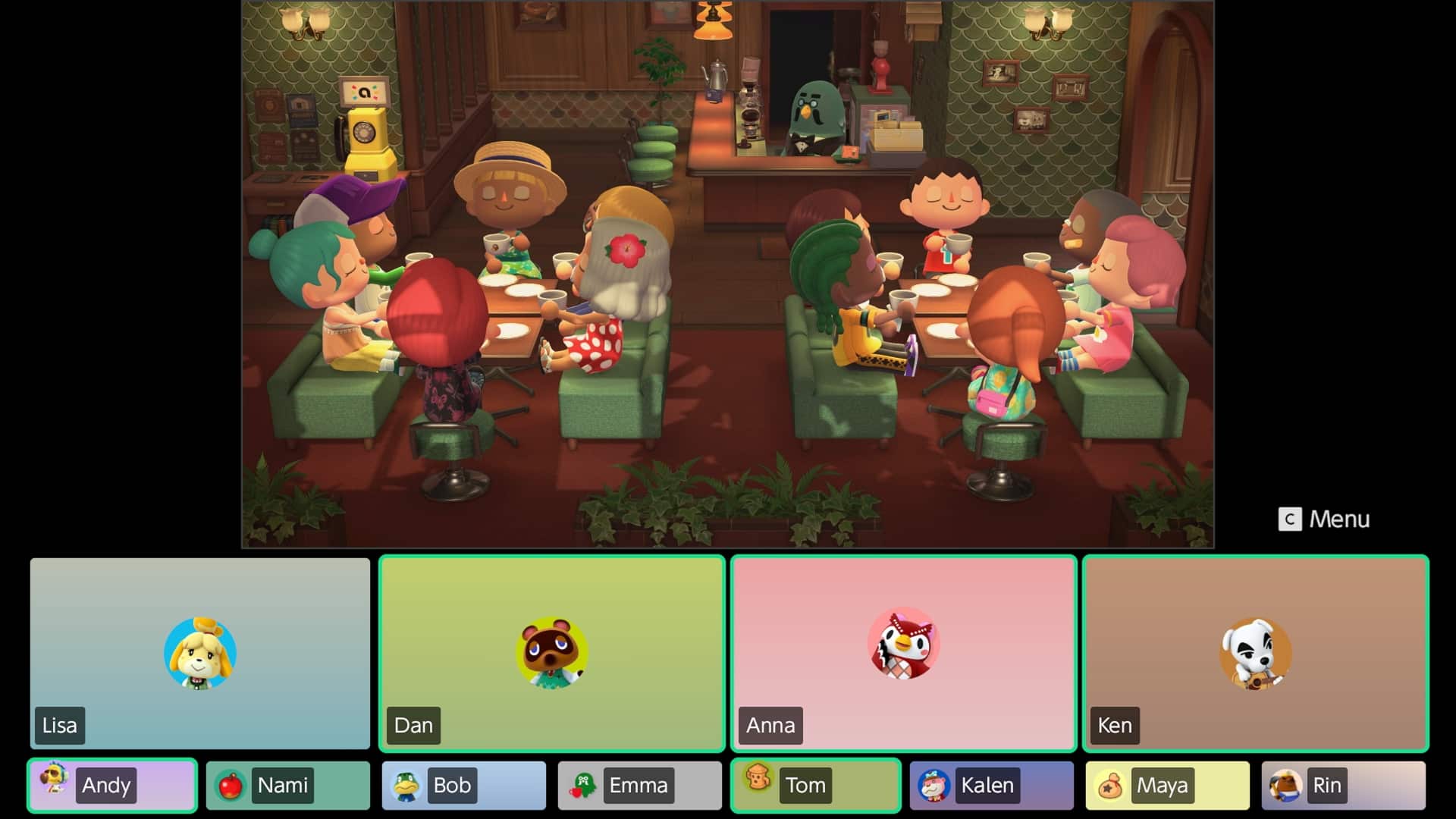Click the game video feed
1456x819 pixels.
[728, 273]
